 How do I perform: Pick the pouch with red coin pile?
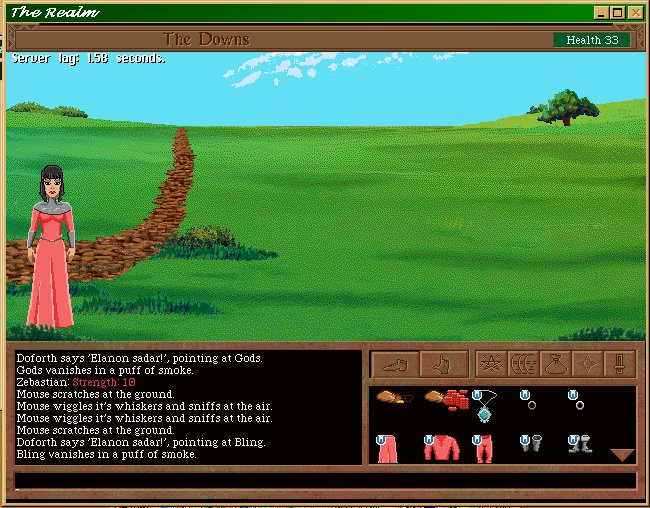click(446, 402)
